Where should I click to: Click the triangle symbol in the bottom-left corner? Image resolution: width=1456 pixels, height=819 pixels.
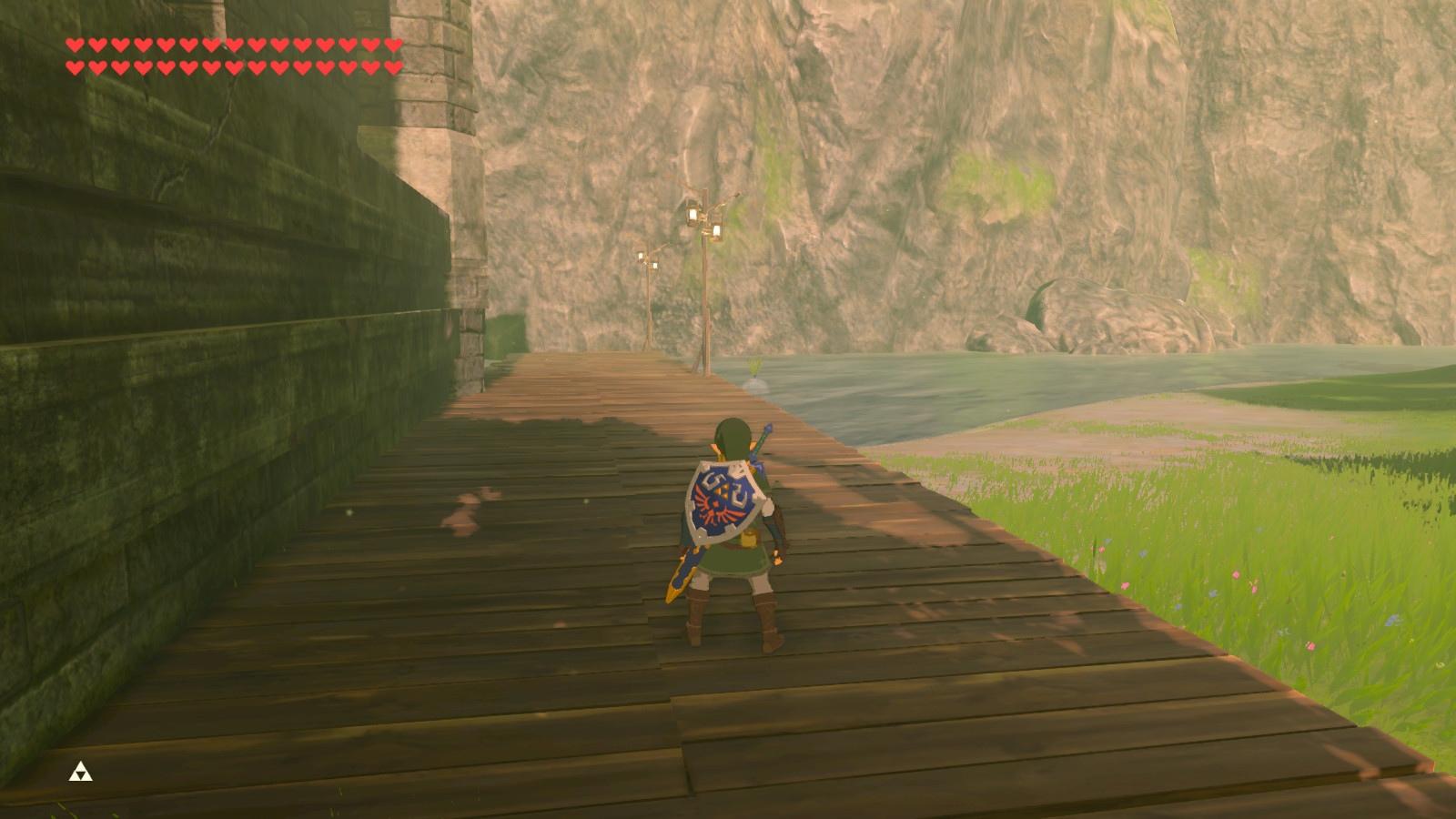coord(80,773)
